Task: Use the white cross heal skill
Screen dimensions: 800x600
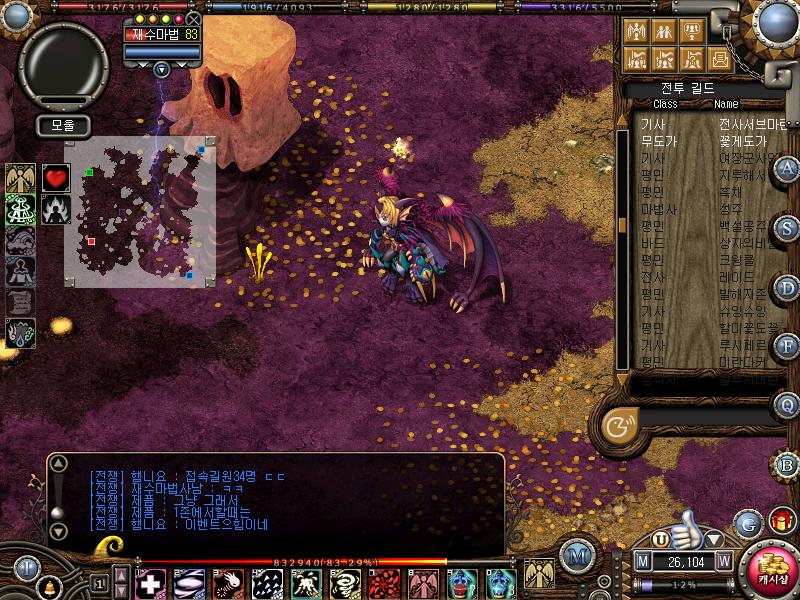Action: 151,582
